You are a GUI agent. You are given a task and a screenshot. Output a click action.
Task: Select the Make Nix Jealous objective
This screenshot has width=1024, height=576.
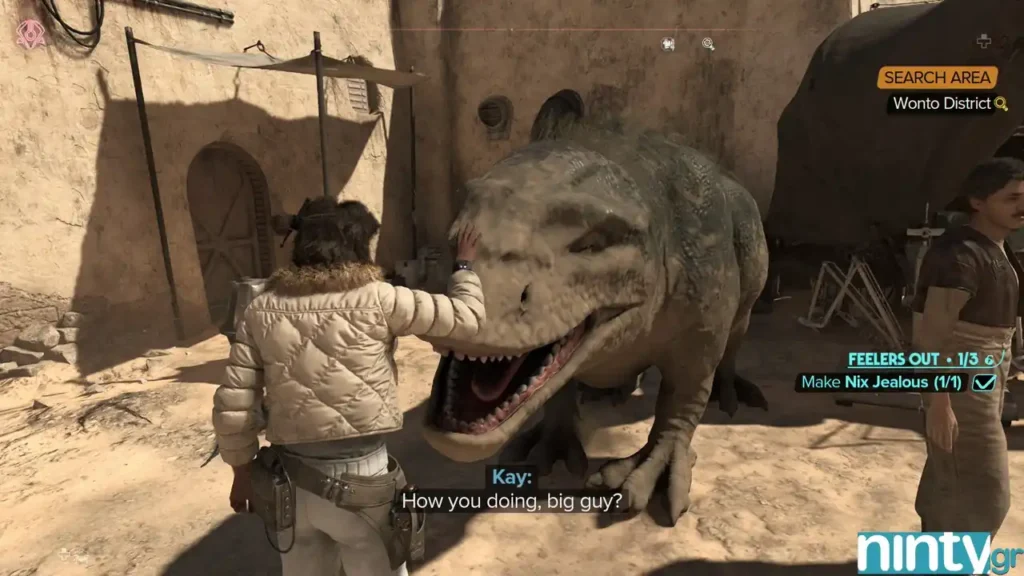[x=881, y=382]
